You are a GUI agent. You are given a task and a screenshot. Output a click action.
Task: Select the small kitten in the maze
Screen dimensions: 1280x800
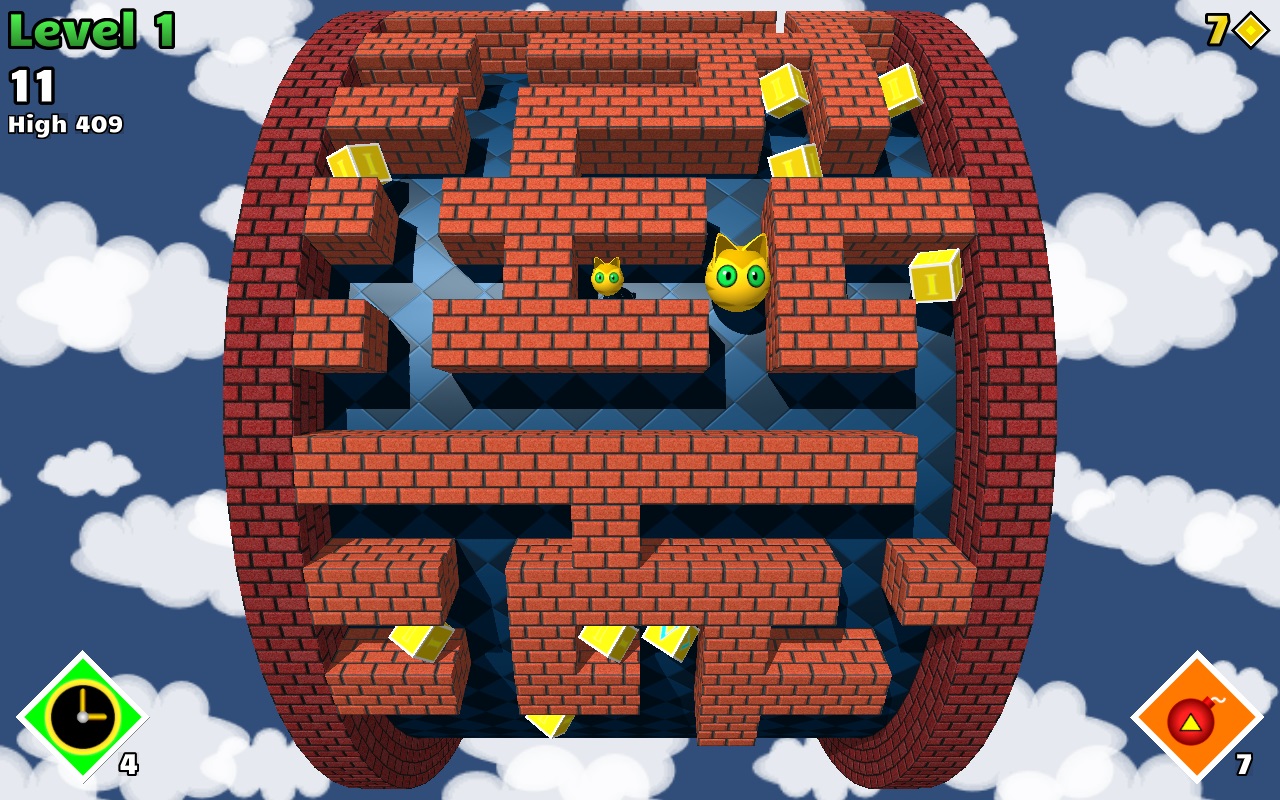608,278
